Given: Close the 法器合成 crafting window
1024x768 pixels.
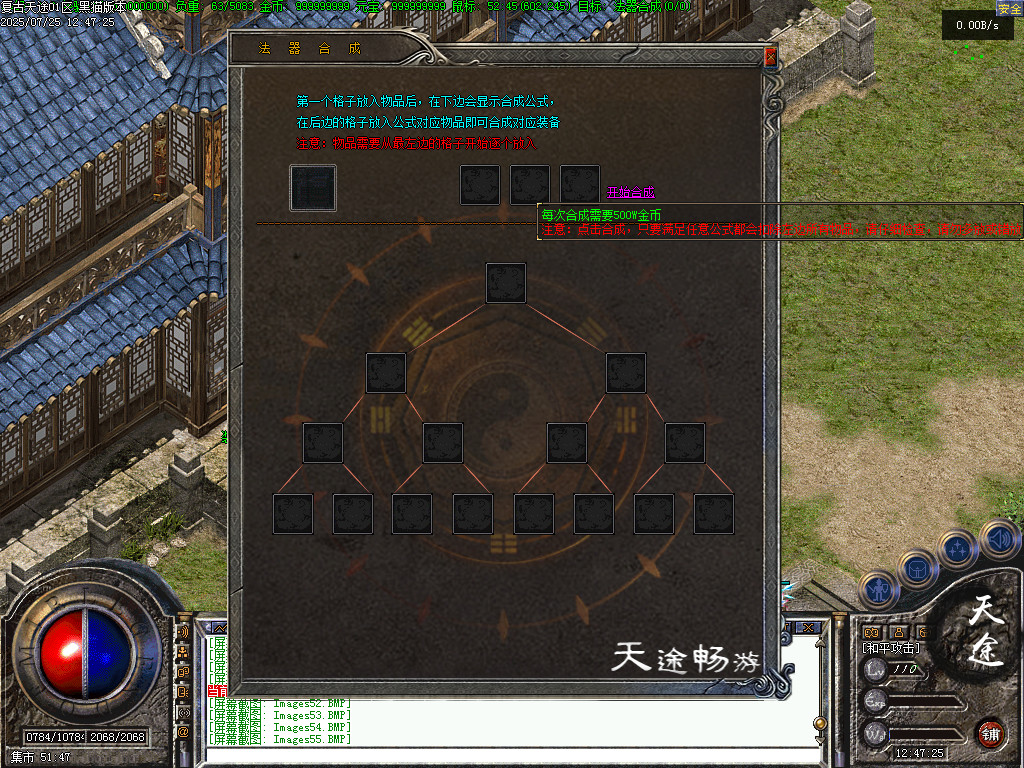Looking at the screenshot, I should click(x=770, y=58).
